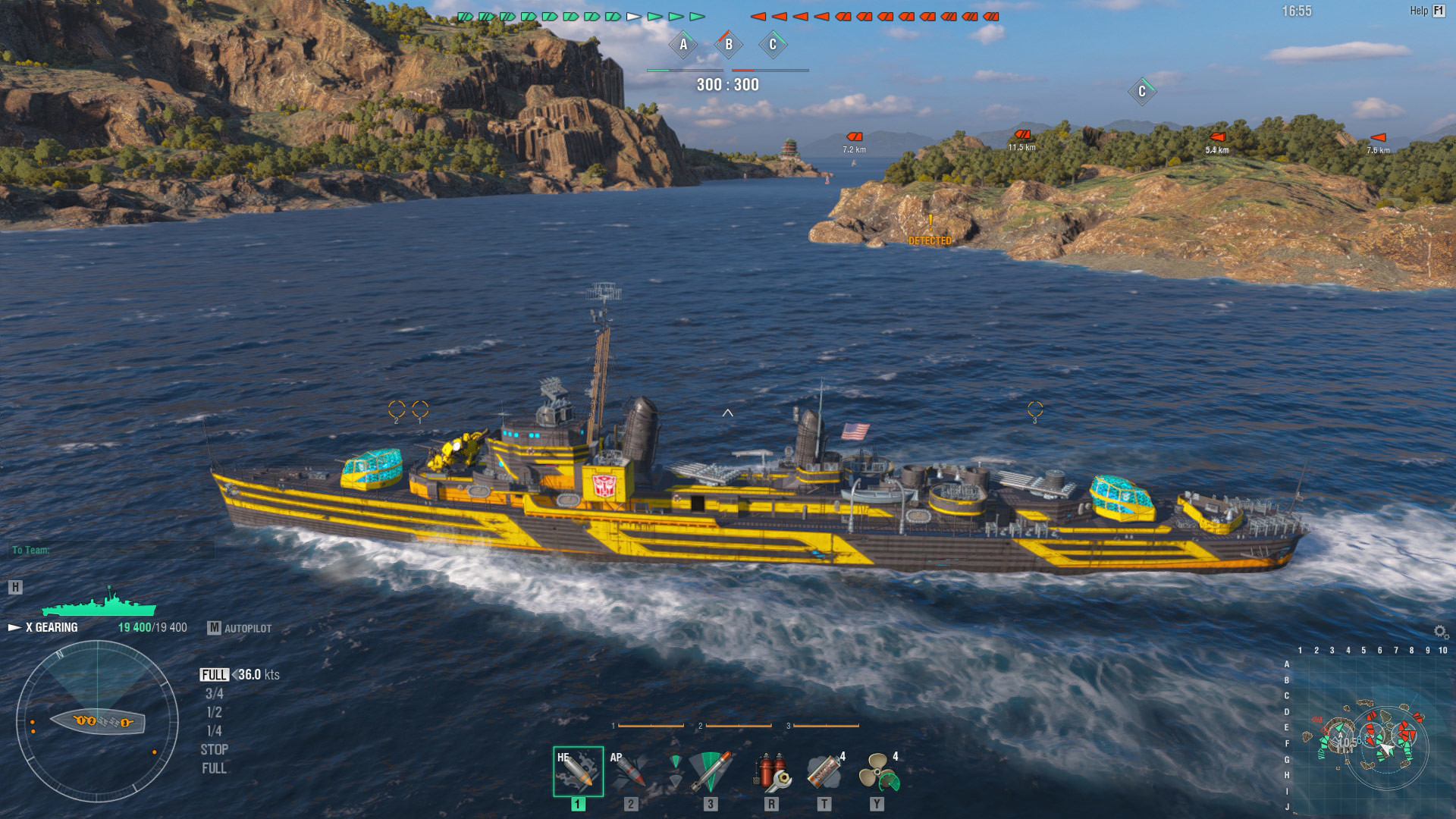Click the ship compass dial
The width and height of the screenshot is (1456, 819).
(97, 721)
